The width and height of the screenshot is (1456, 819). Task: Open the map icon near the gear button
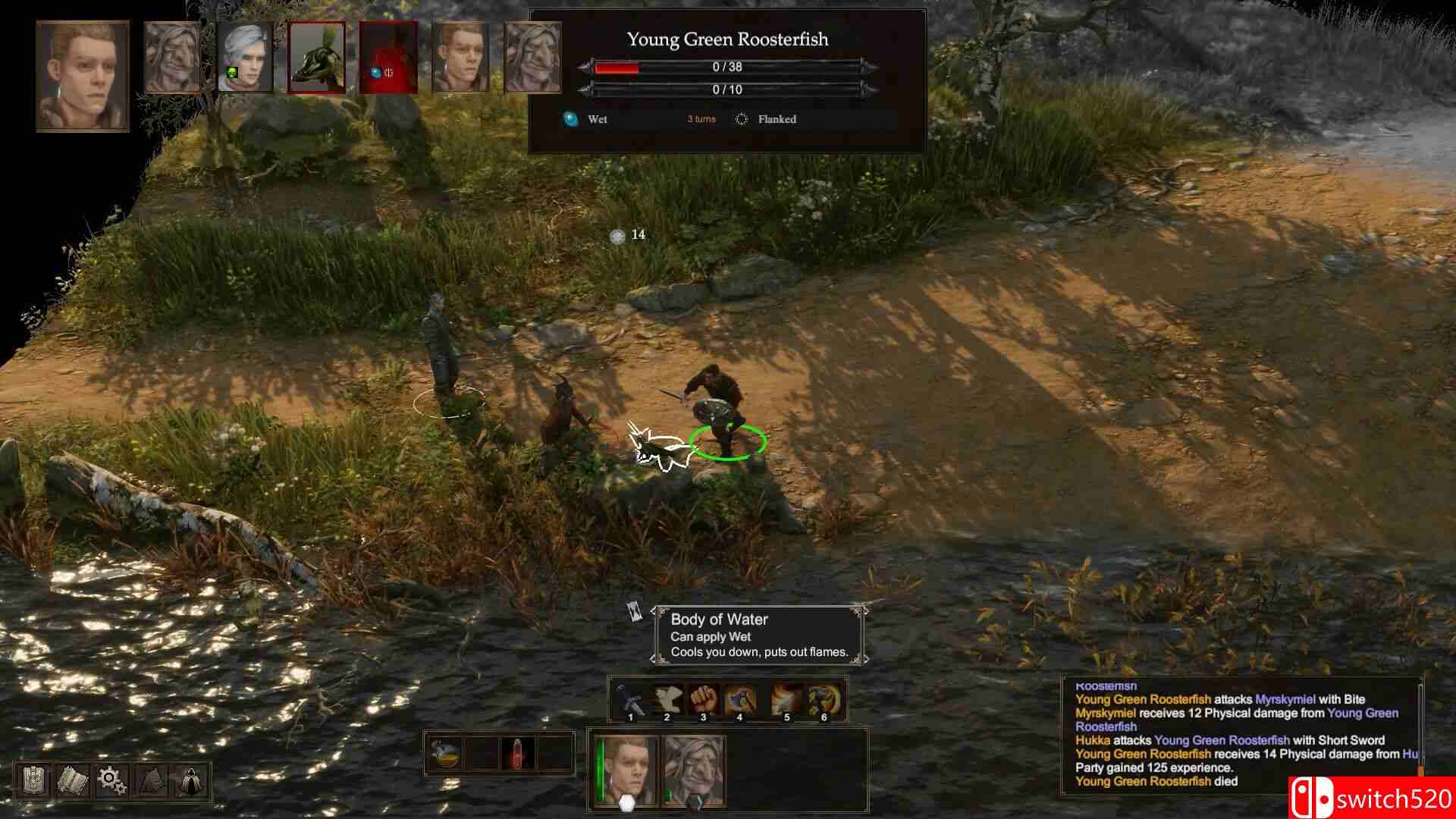click(x=151, y=780)
